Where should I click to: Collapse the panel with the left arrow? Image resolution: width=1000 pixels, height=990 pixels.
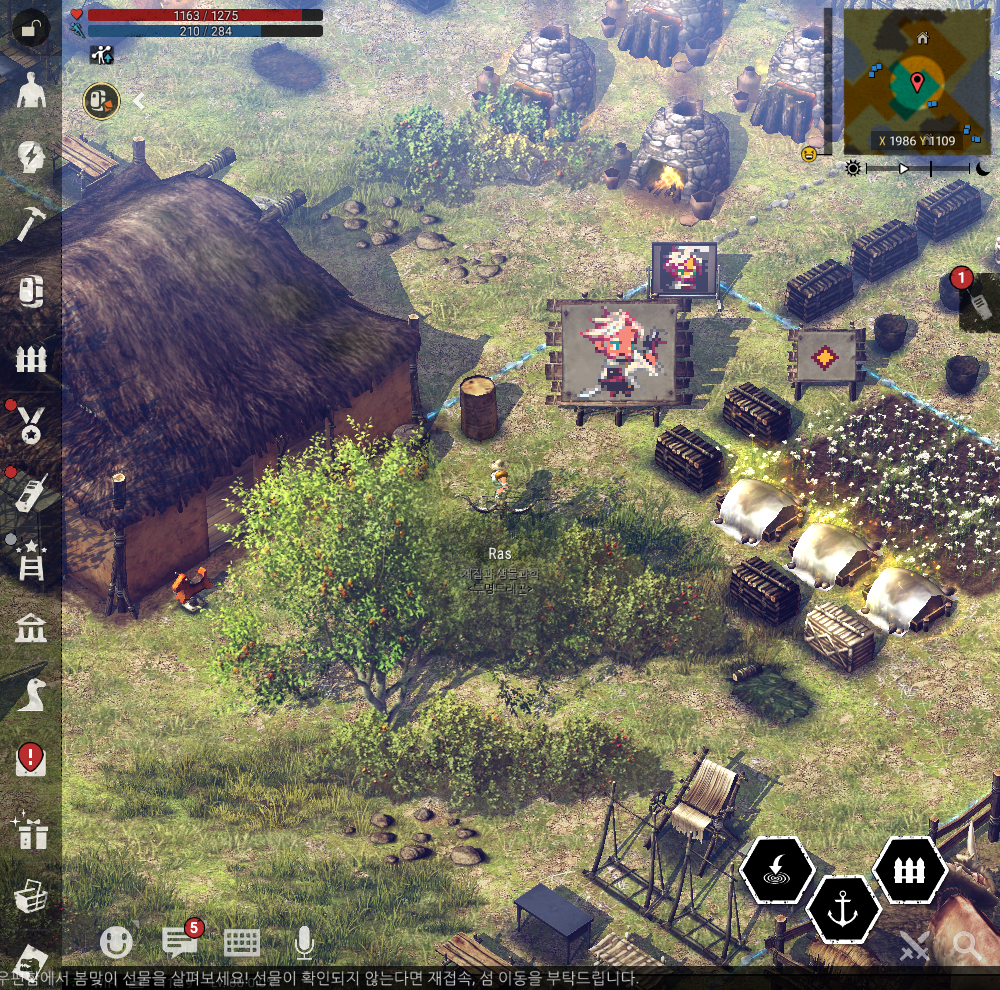tap(139, 101)
